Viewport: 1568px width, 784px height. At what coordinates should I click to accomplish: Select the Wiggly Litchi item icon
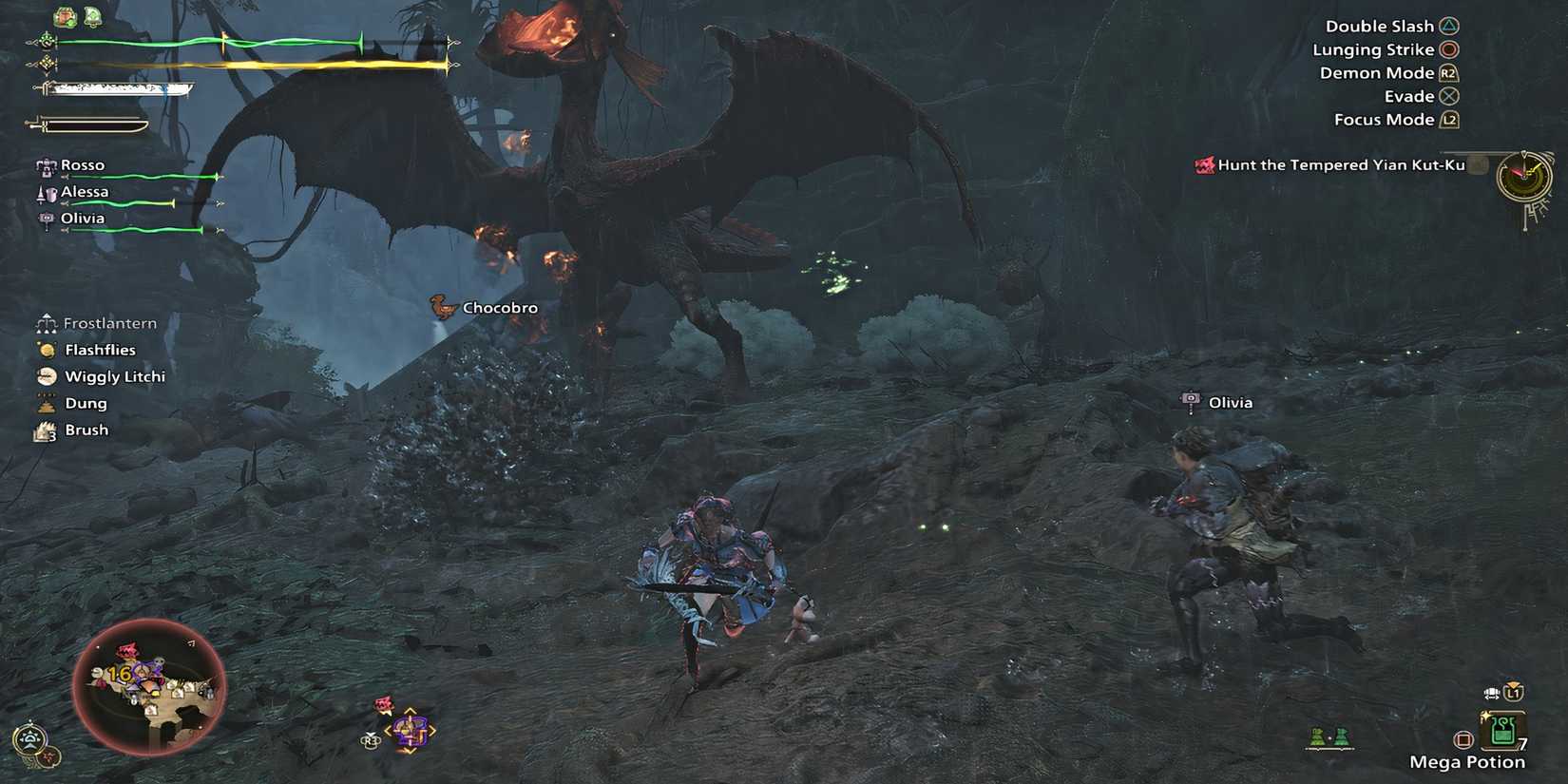[x=47, y=376]
